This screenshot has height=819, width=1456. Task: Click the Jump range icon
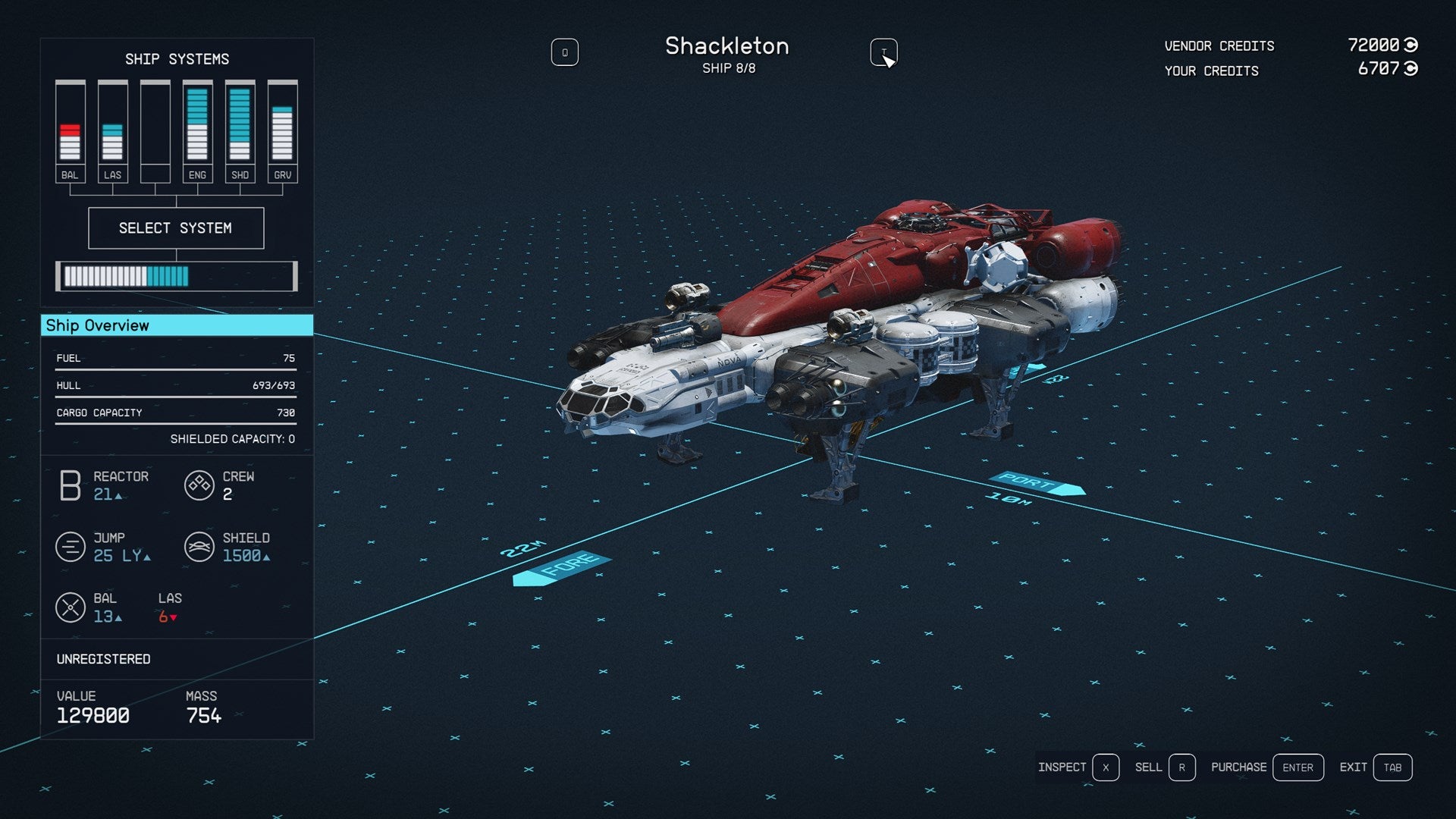(x=69, y=547)
